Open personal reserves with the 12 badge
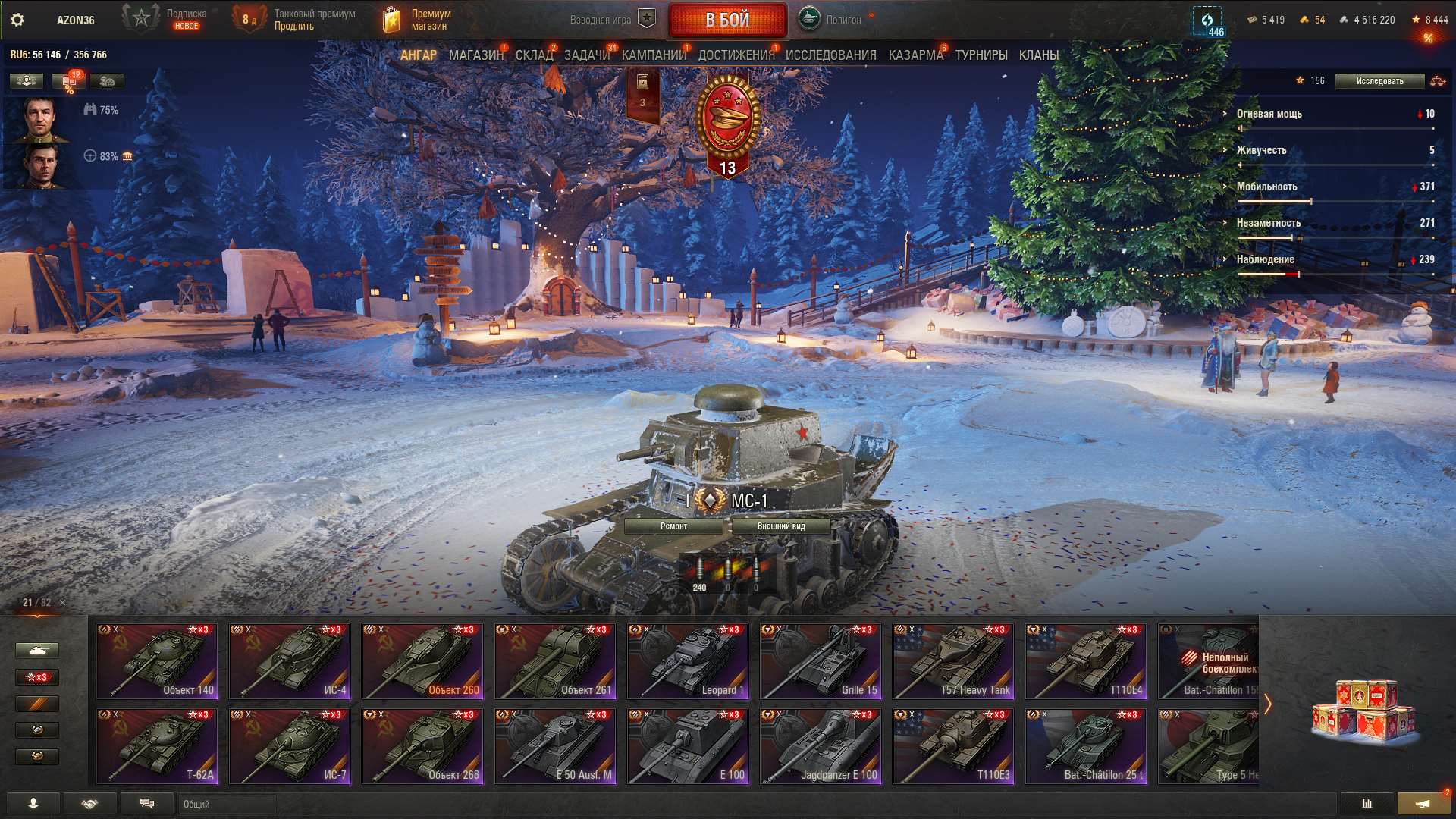Image resolution: width=1456 pixels, height=819 pixels. tap(68, 80)
